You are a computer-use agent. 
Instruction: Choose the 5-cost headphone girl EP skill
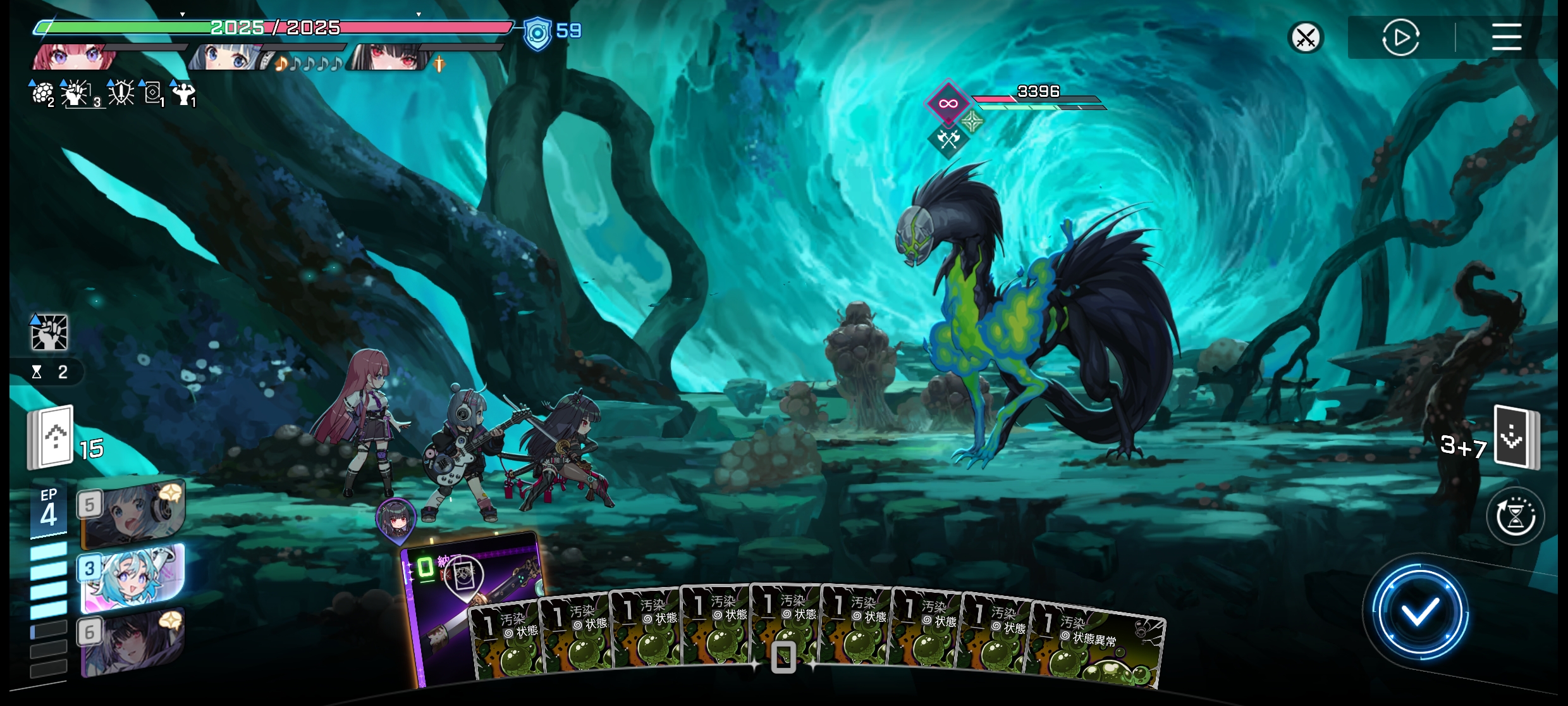133,512
